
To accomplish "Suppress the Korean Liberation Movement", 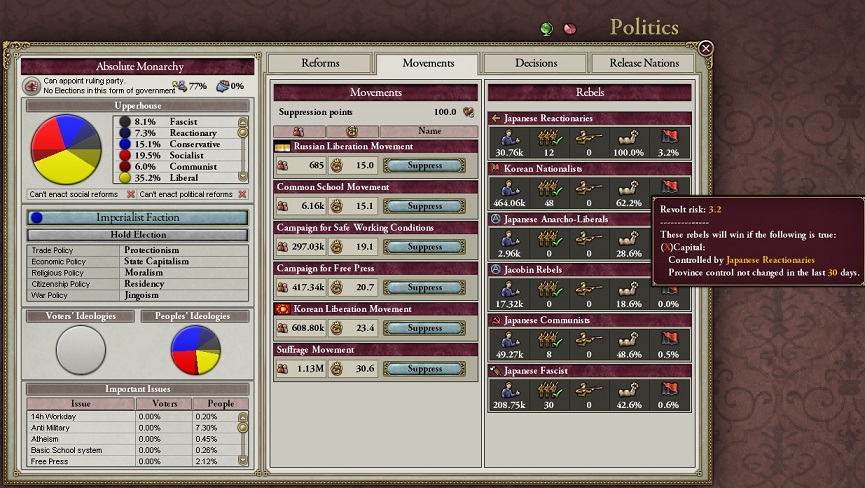I will (x=425, y=328).
